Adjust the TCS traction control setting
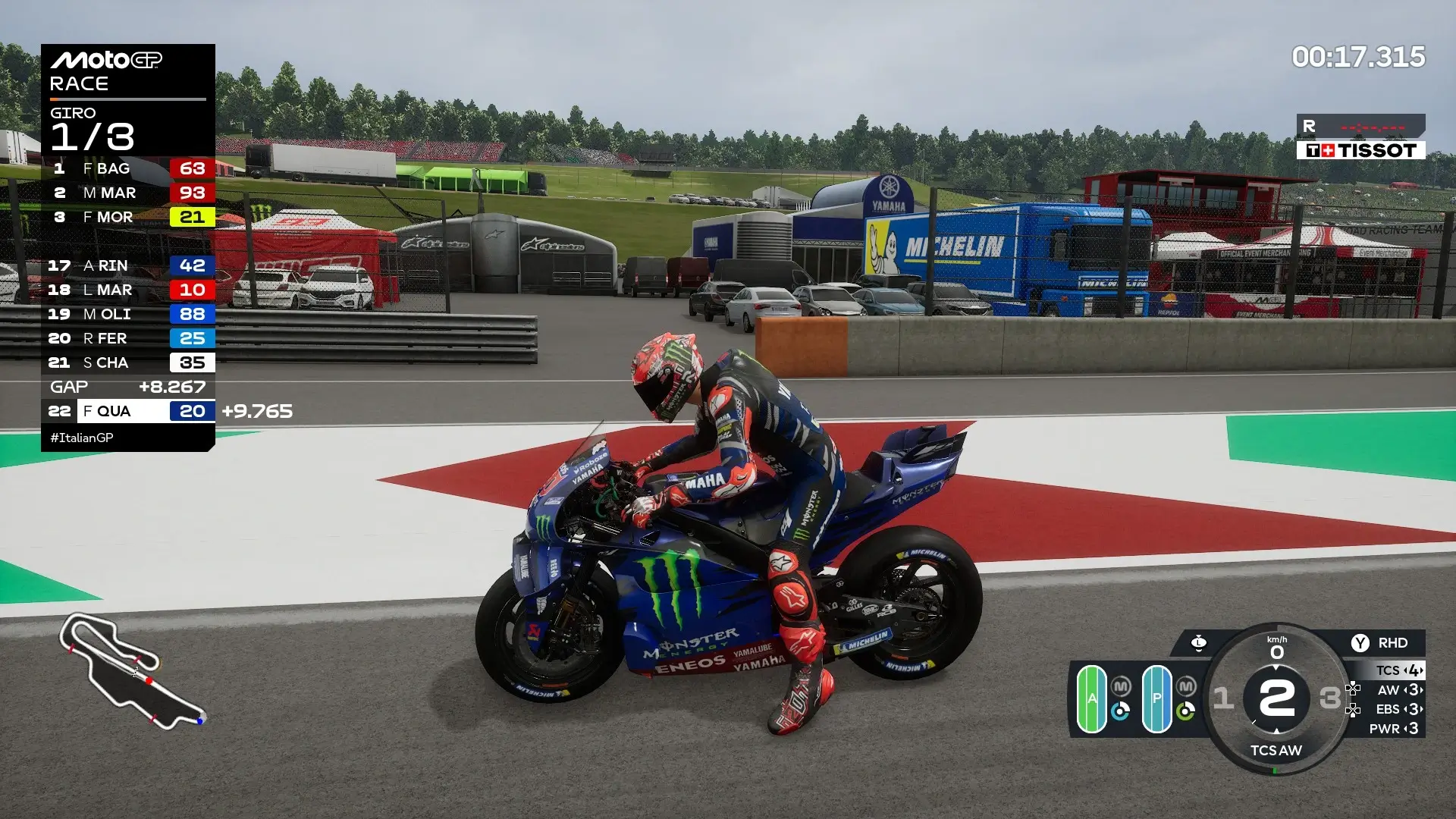The height and width of the screenshot is (819, 1456). 1400,670
